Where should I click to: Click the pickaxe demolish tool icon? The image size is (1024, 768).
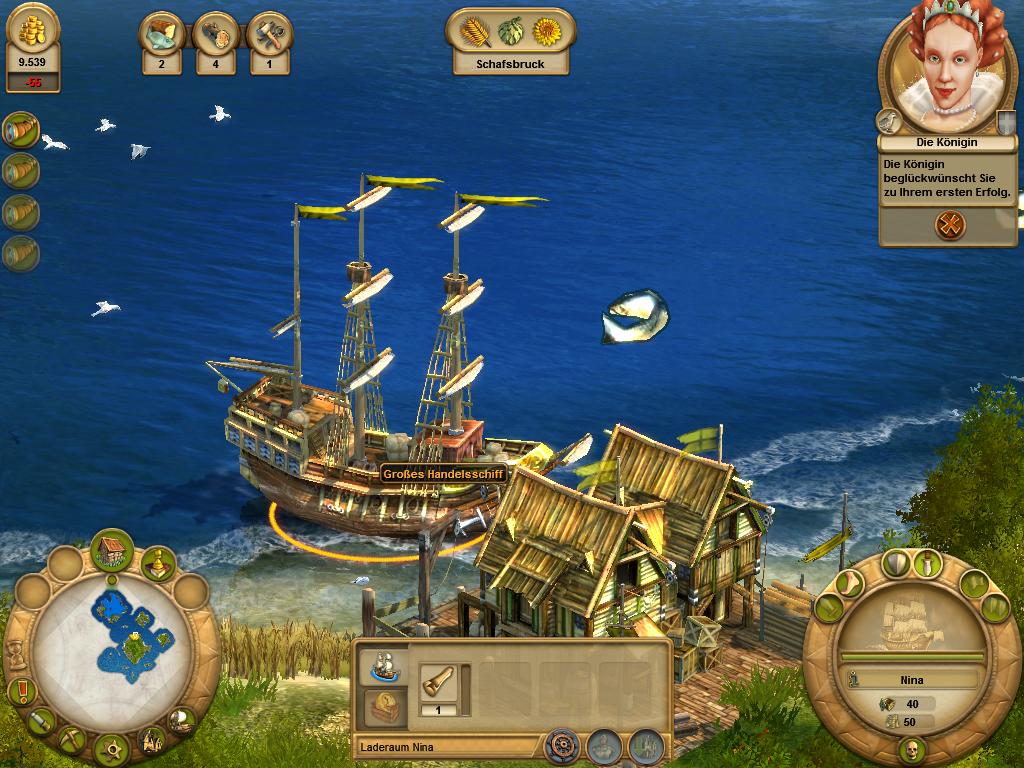point(72,738)
